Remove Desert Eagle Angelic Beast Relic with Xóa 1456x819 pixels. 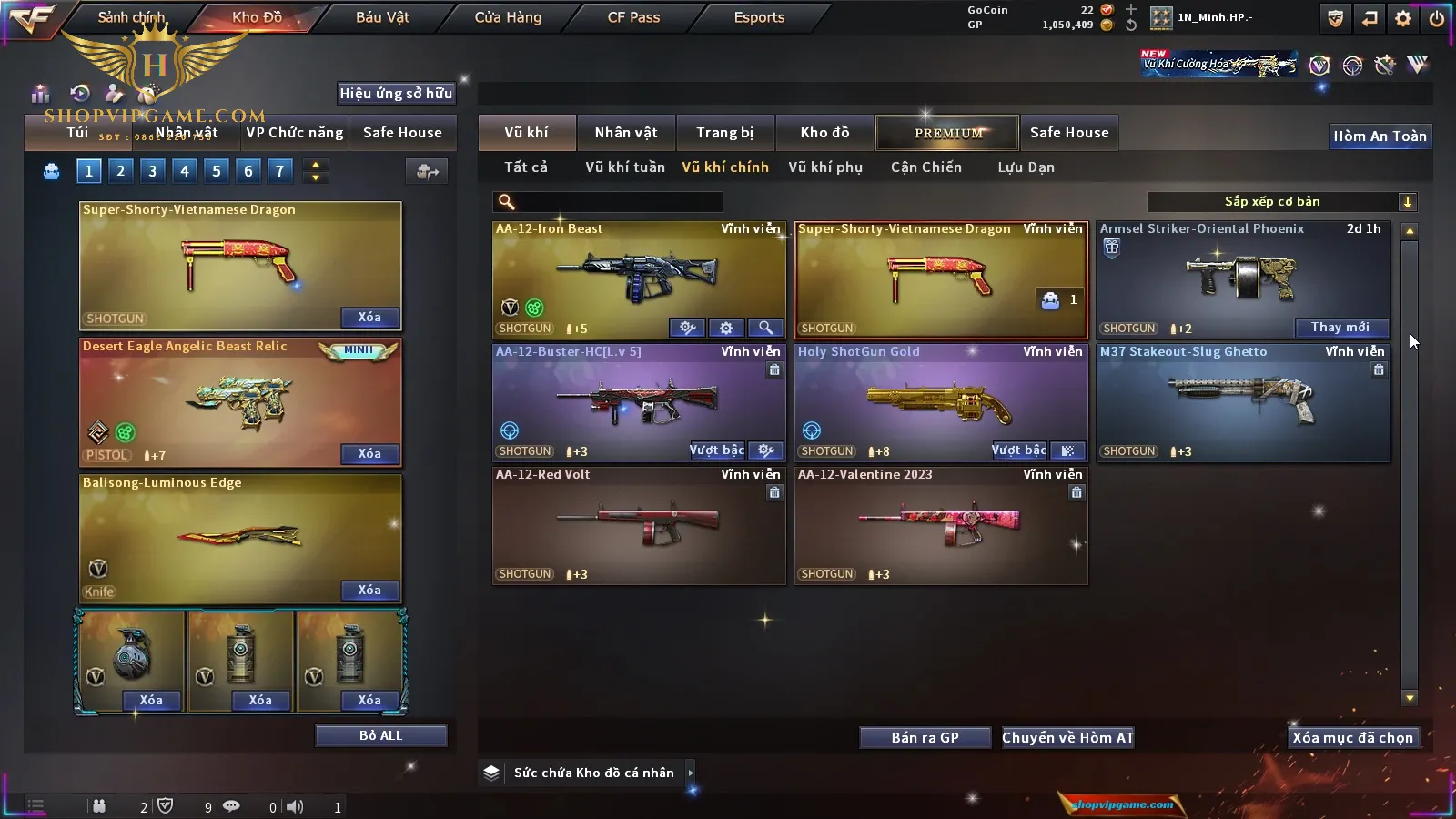click(x=369, y=453)
